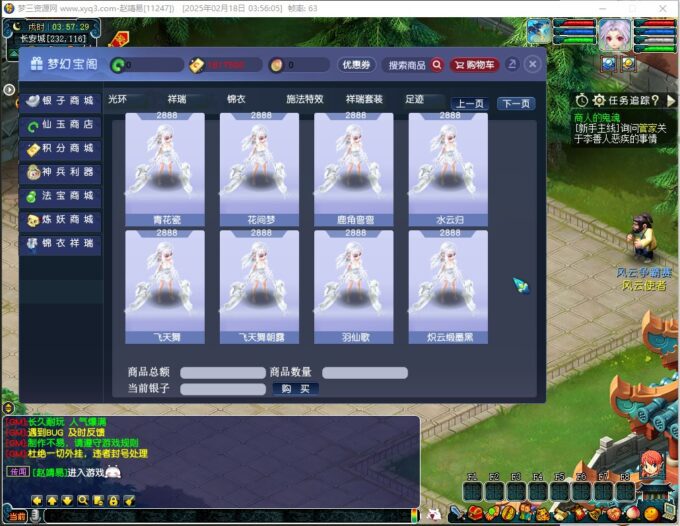Image resolution: width=680 pixels, height=526 pixels.
Task: Switch to the 光环 tab
Action: (x=118, y=100)
